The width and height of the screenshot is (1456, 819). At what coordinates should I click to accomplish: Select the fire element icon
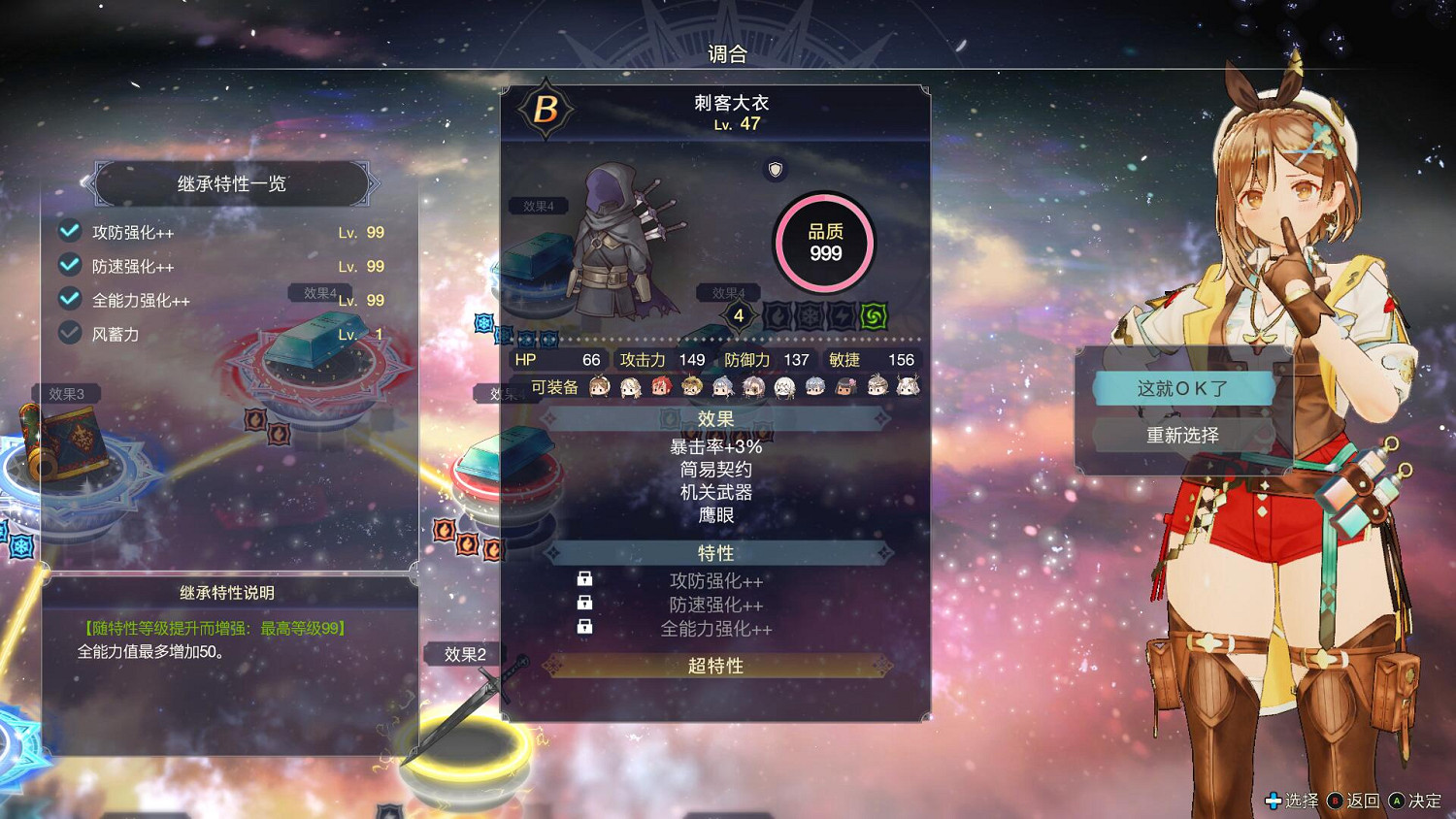778,313
